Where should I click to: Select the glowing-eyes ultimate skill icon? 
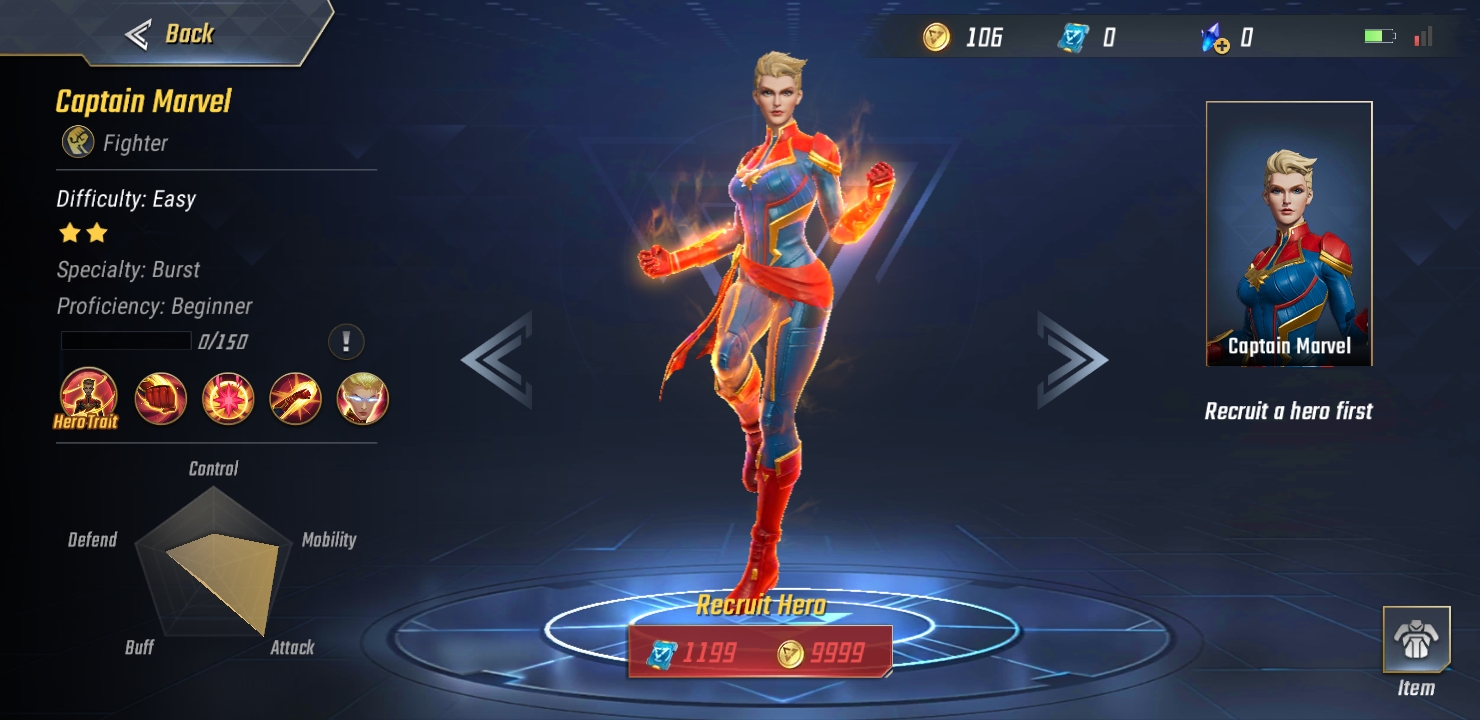(x=362, y=399)
